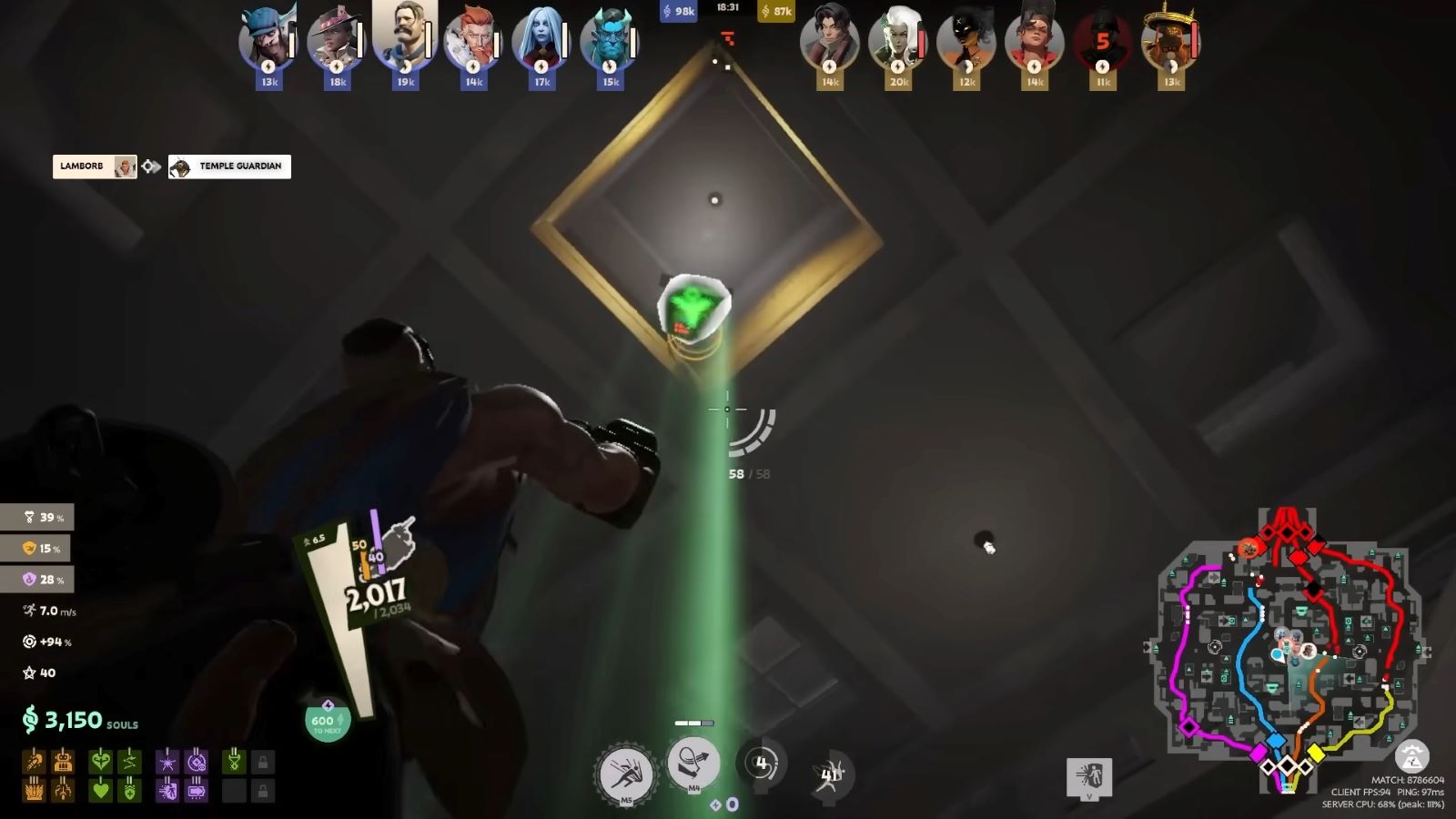Click the padlock on the locked item slot

[x=263, y=761]
